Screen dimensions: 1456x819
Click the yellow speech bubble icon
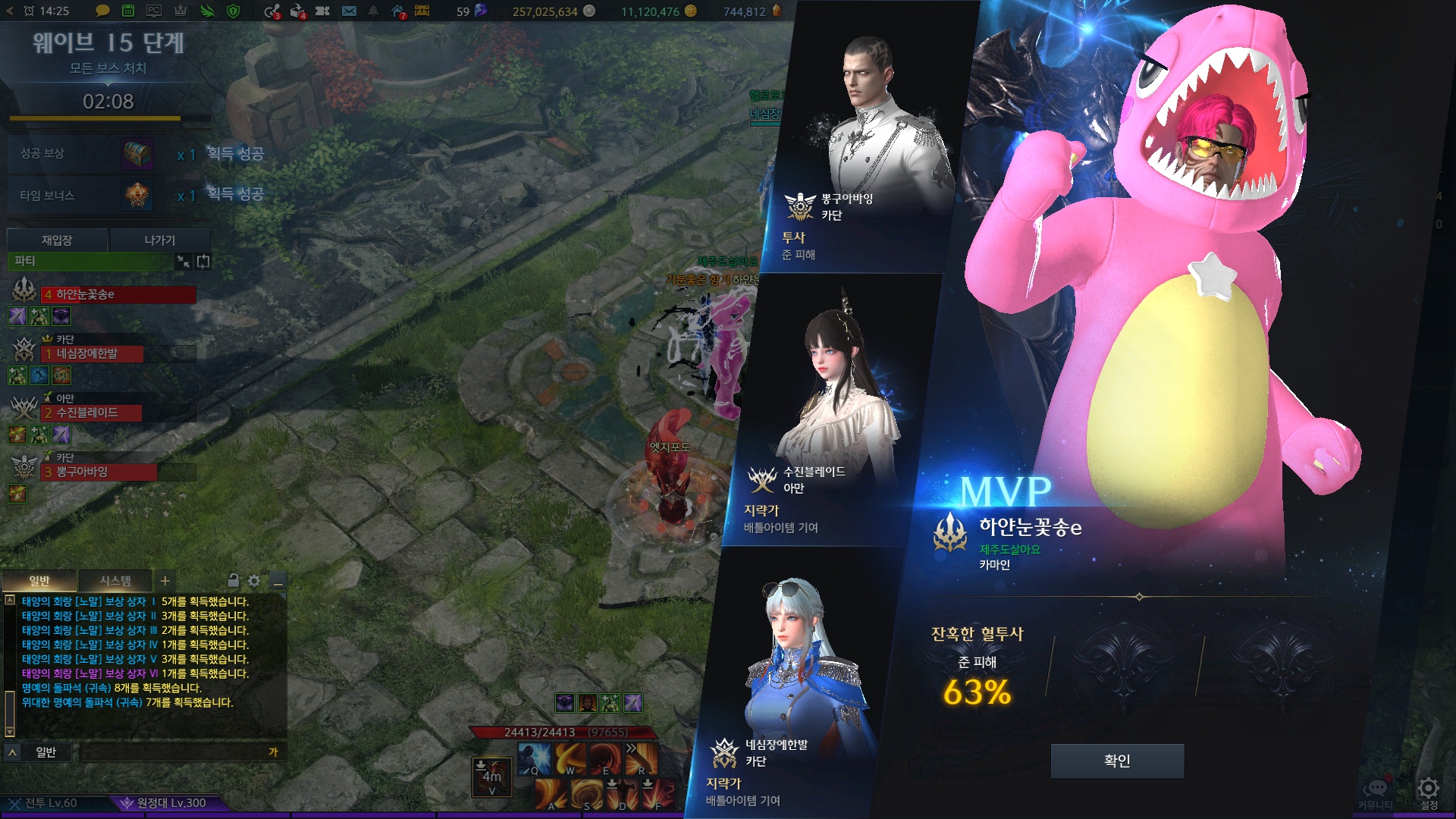[102, 11]
